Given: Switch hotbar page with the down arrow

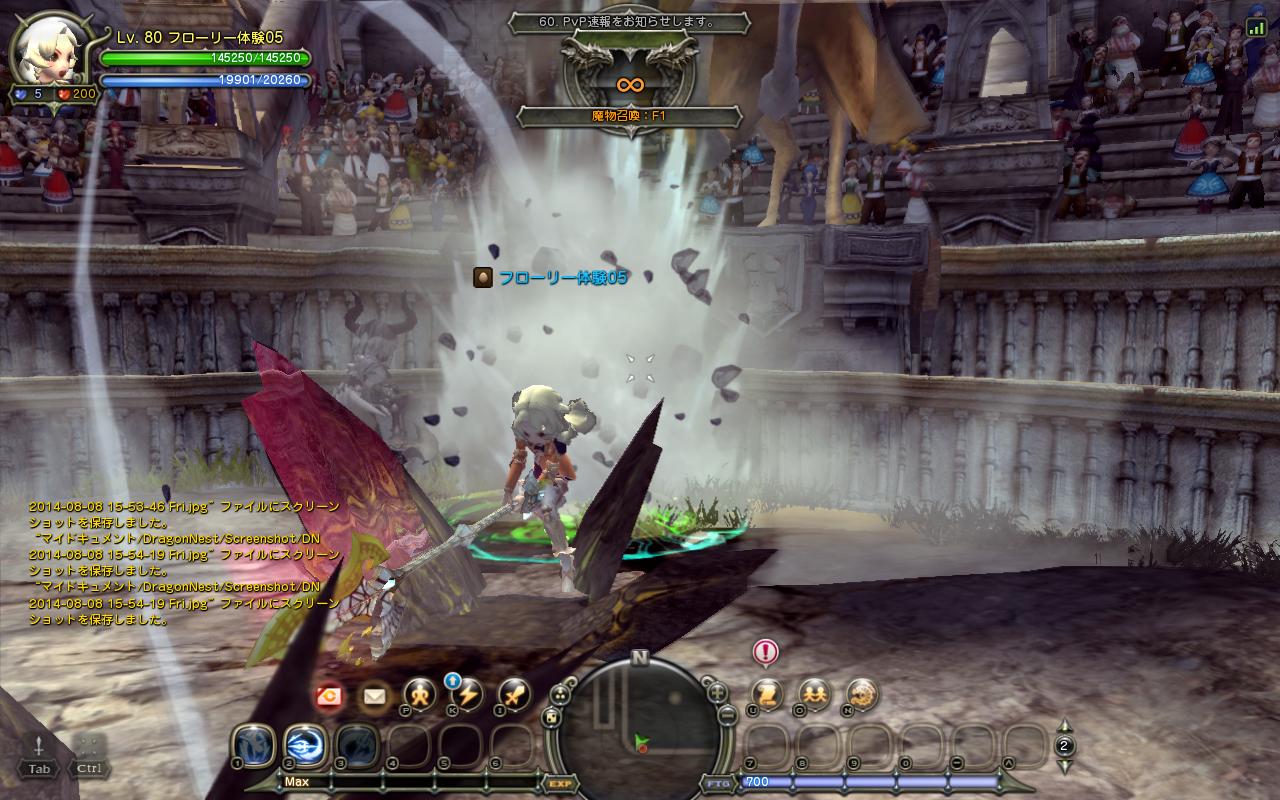Looking at the screenshot, I should point(1065,765).
